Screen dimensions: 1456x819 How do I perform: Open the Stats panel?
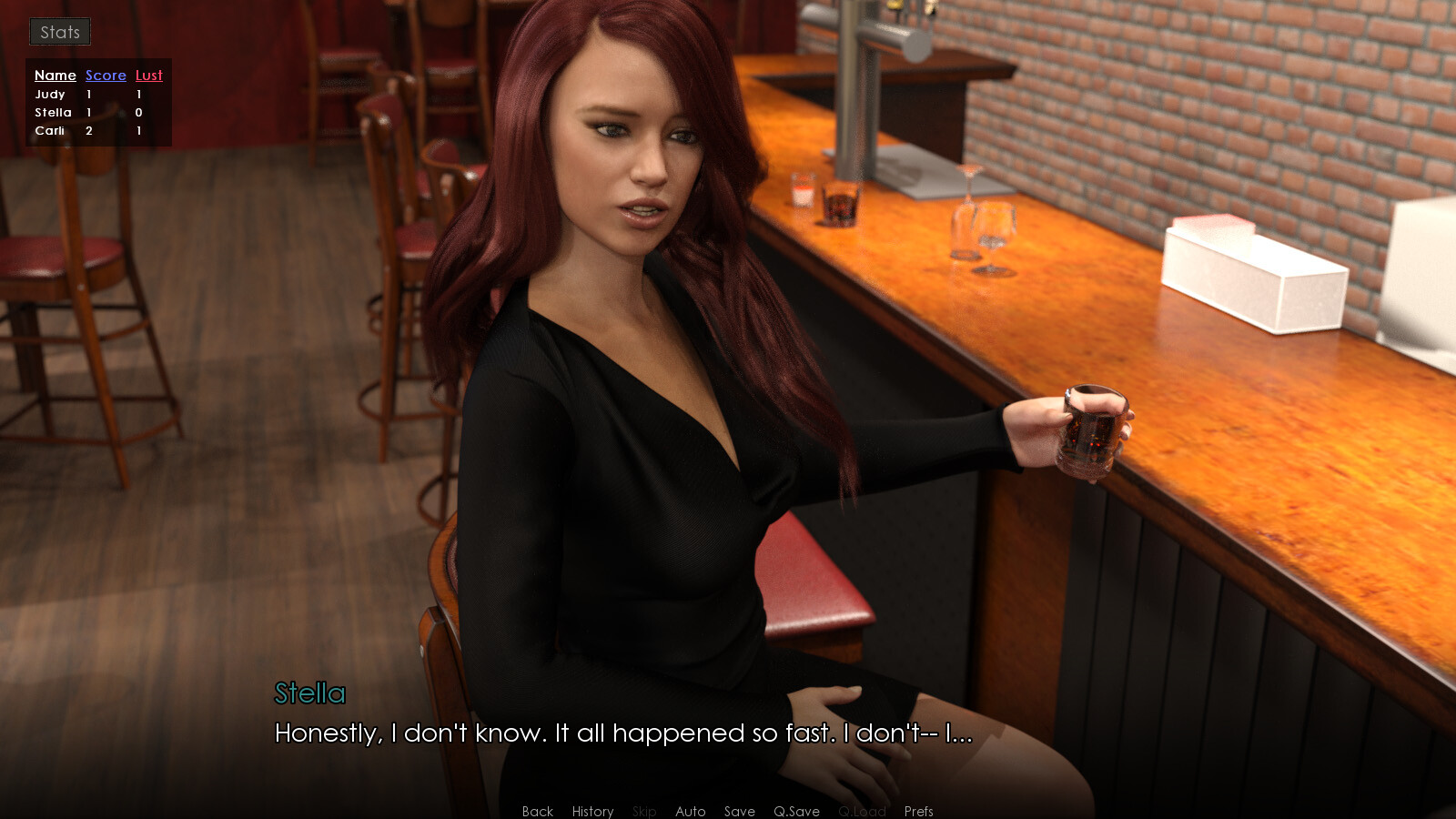[x=59, y=31]
